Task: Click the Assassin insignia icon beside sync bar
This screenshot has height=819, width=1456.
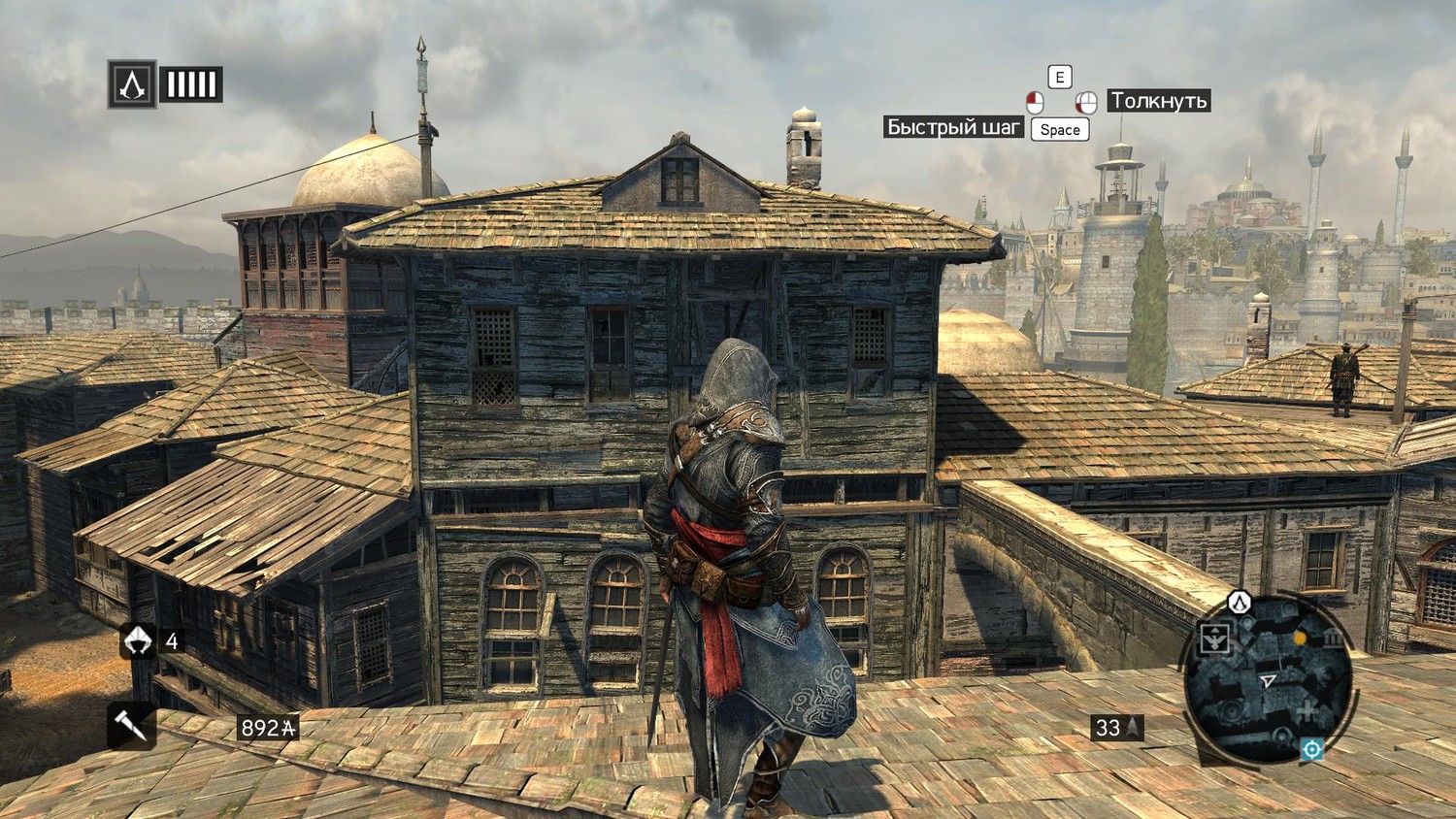Action: point(132,84)
